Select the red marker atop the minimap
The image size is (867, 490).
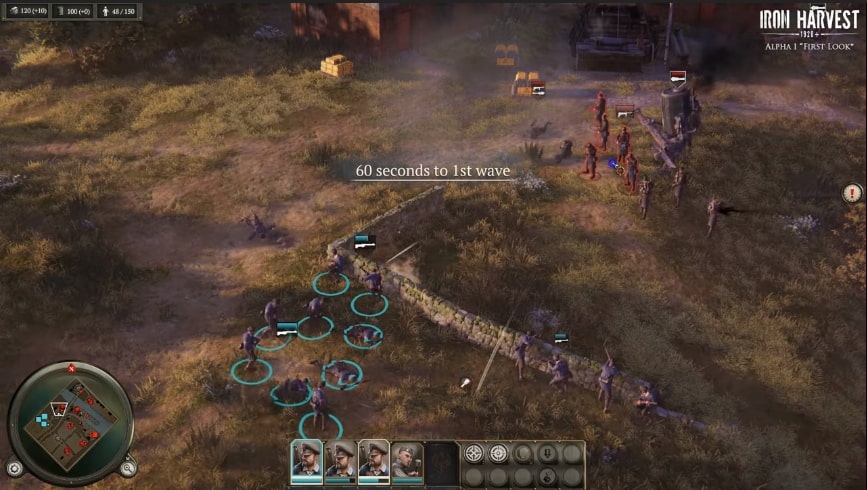click(72, 369)
